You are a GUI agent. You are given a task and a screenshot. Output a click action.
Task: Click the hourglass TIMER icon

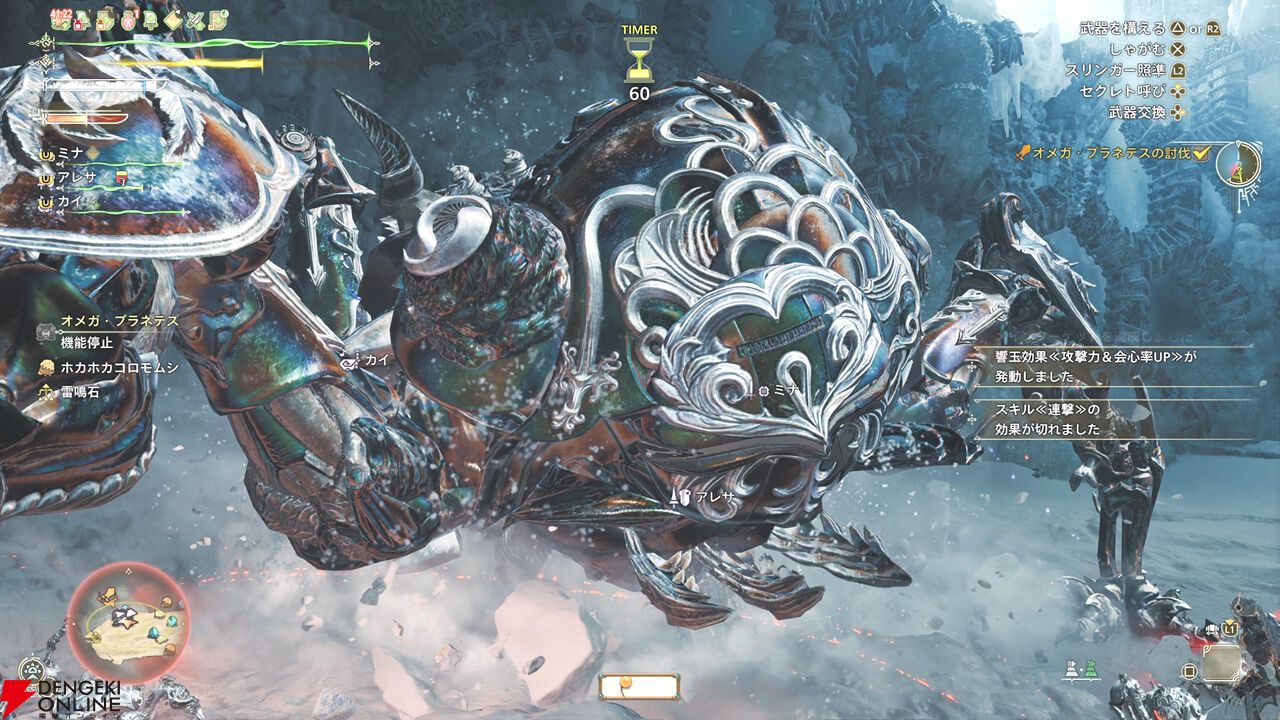point(639,61)
